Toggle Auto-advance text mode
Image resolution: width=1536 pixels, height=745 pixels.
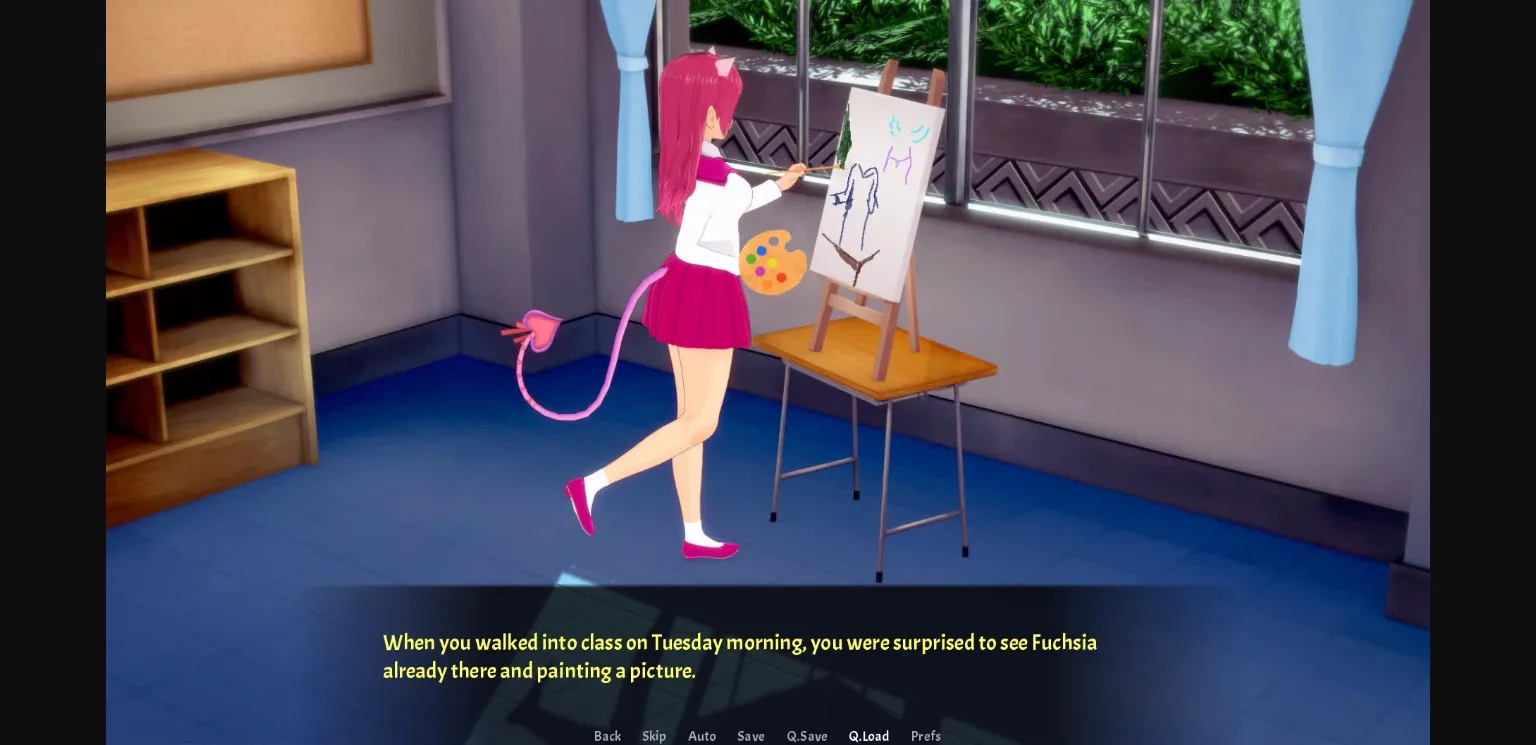click(x=702, y=736)
